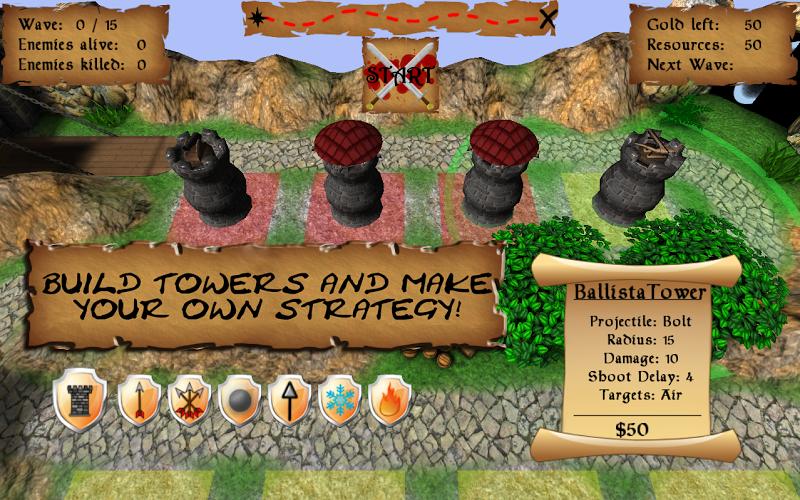Image resolution: width=800 pixels, height=500 pixels.
Task: Pick the flame fire tower icon
Action: tap(390, 401)
